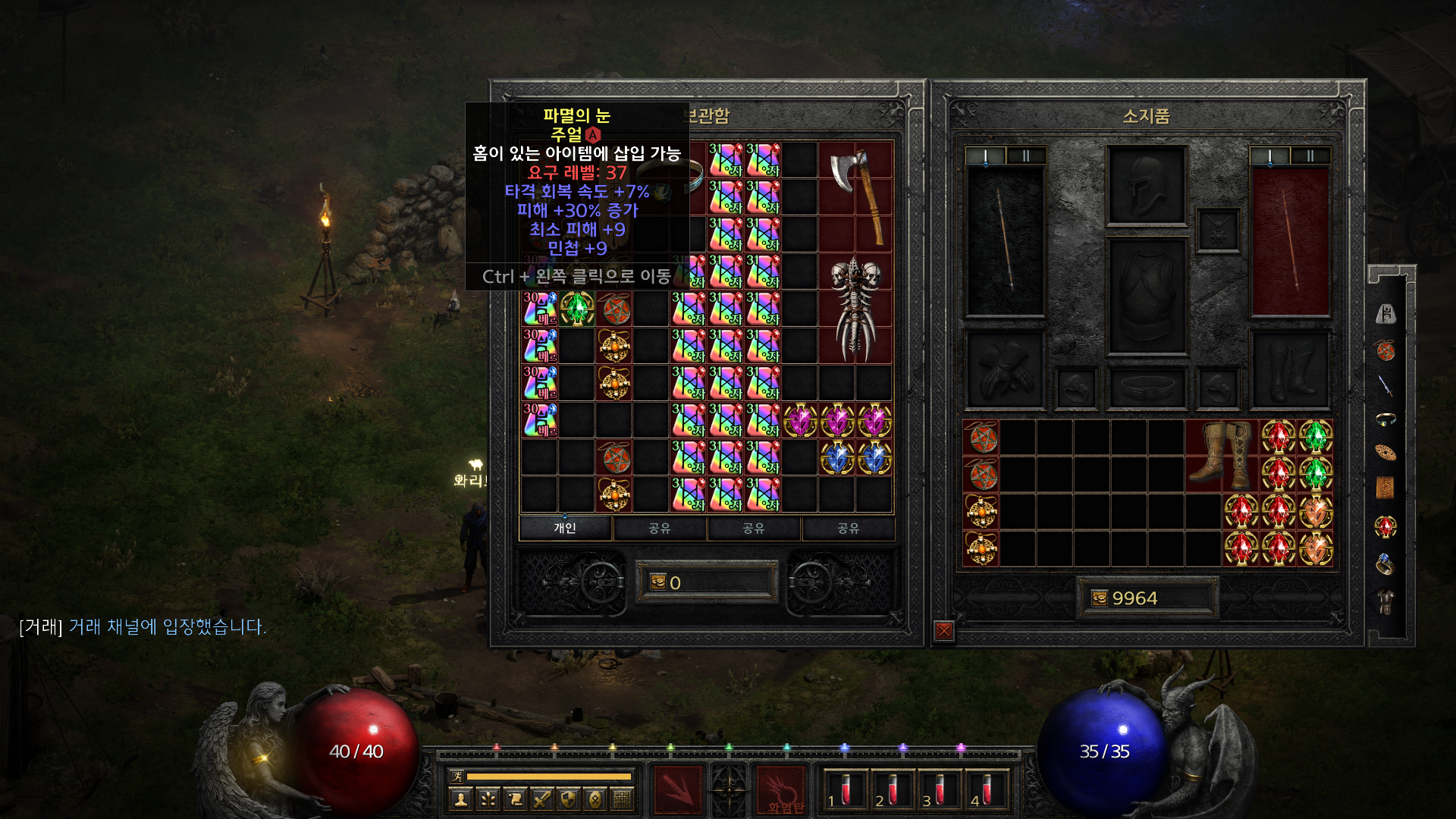Image resolution: width=1456 pixels, height=819 pixels.
Task: Click the inventory gold coin button
Action: click(x=1099, y=598)
